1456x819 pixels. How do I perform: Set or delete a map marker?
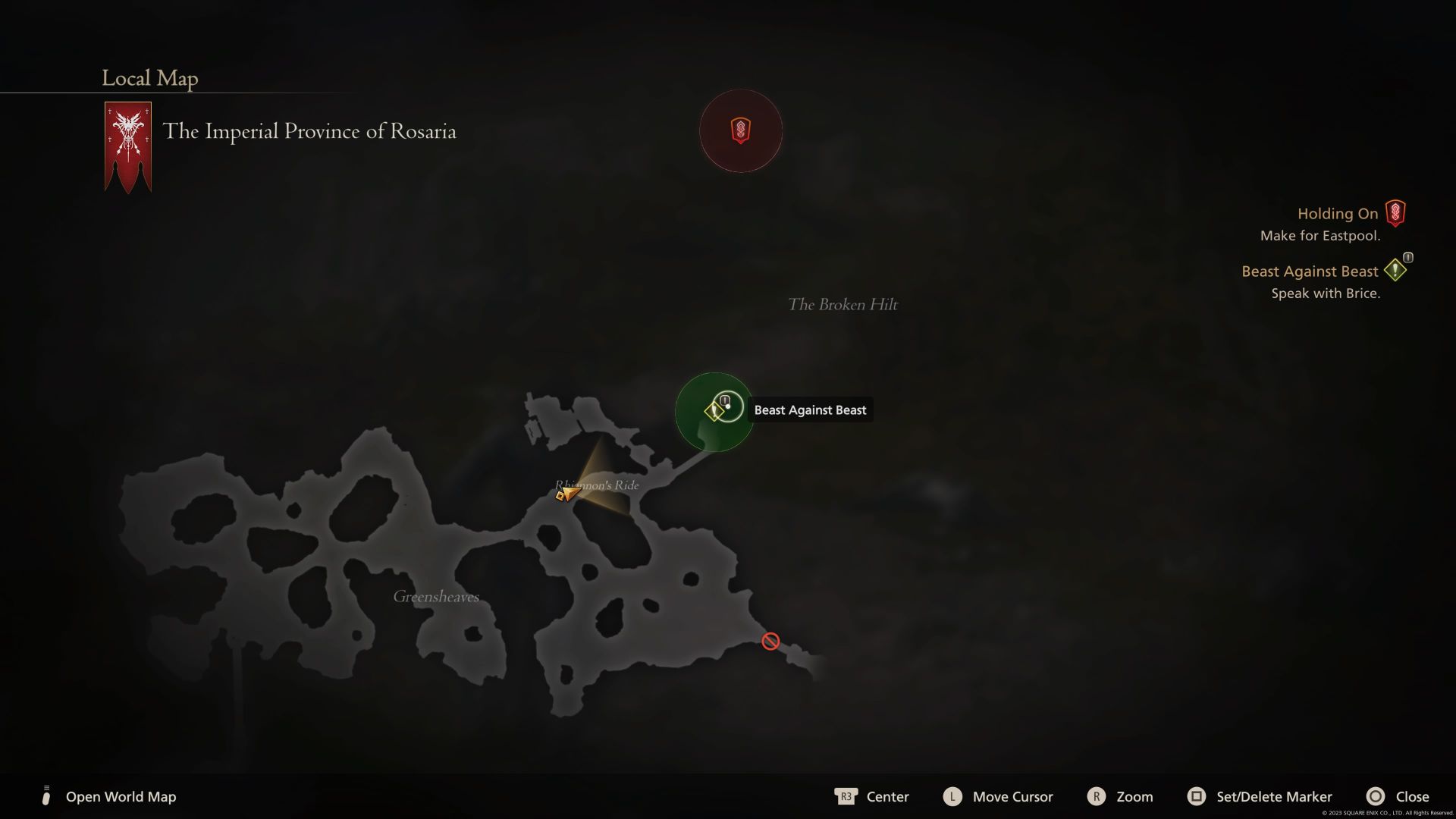tap(1273, 796)
